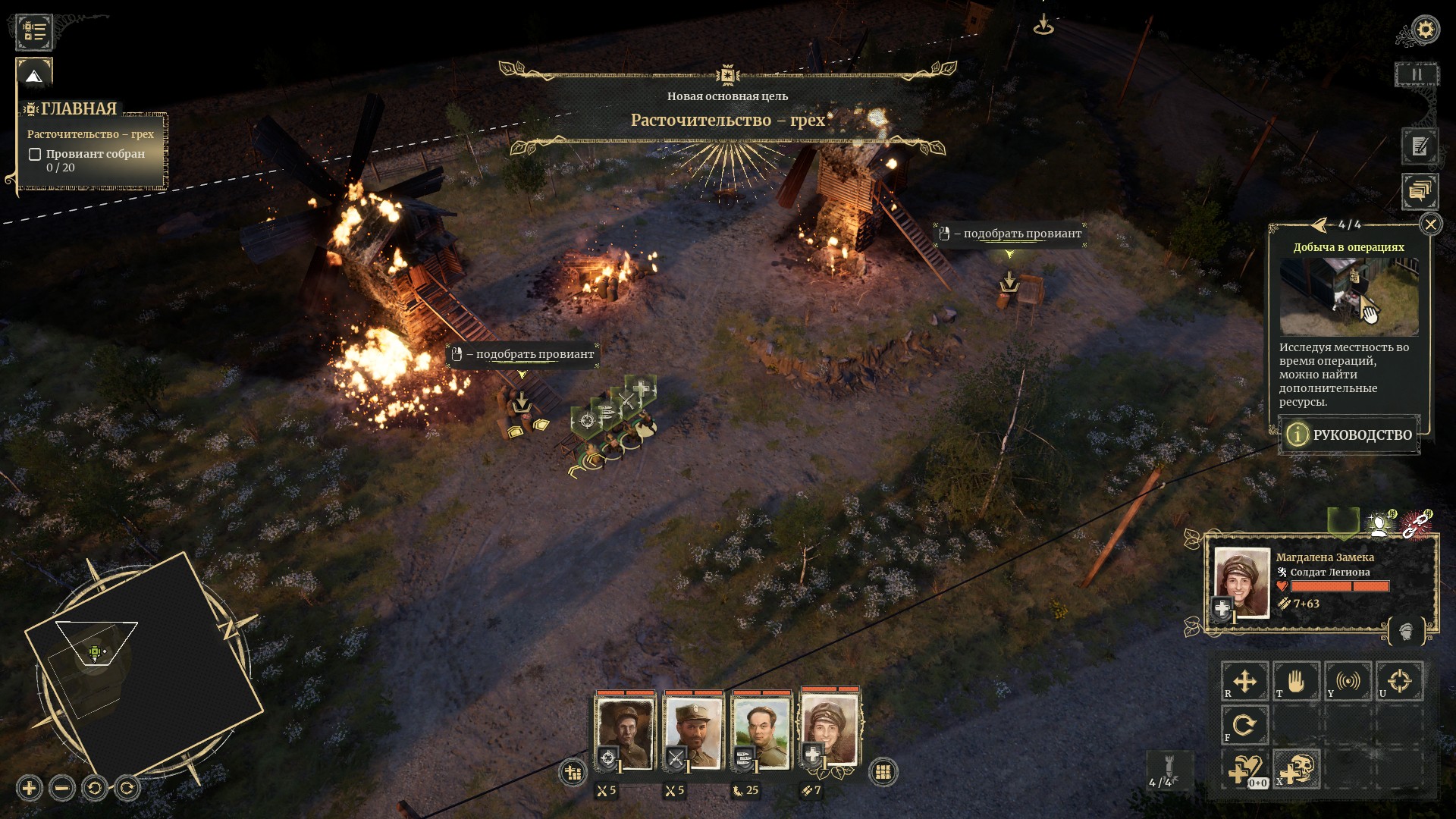This screenshot has height=819, width=1456.
Task: Open the РУКОВОДСТВО guide button
Action: tap(1349, 435)
